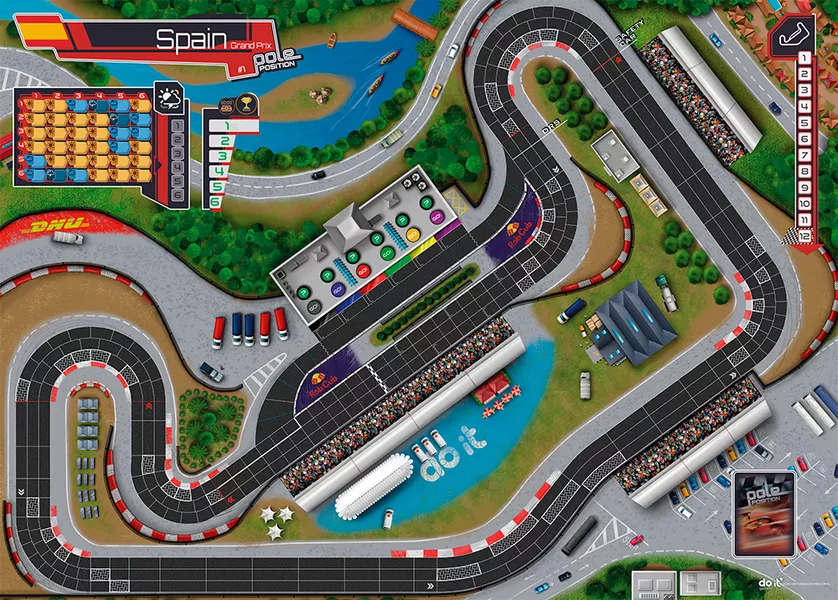Click the sun and cloud weather icon
Viewport: 838px width, 600px height.
click(x=170, y=97)
